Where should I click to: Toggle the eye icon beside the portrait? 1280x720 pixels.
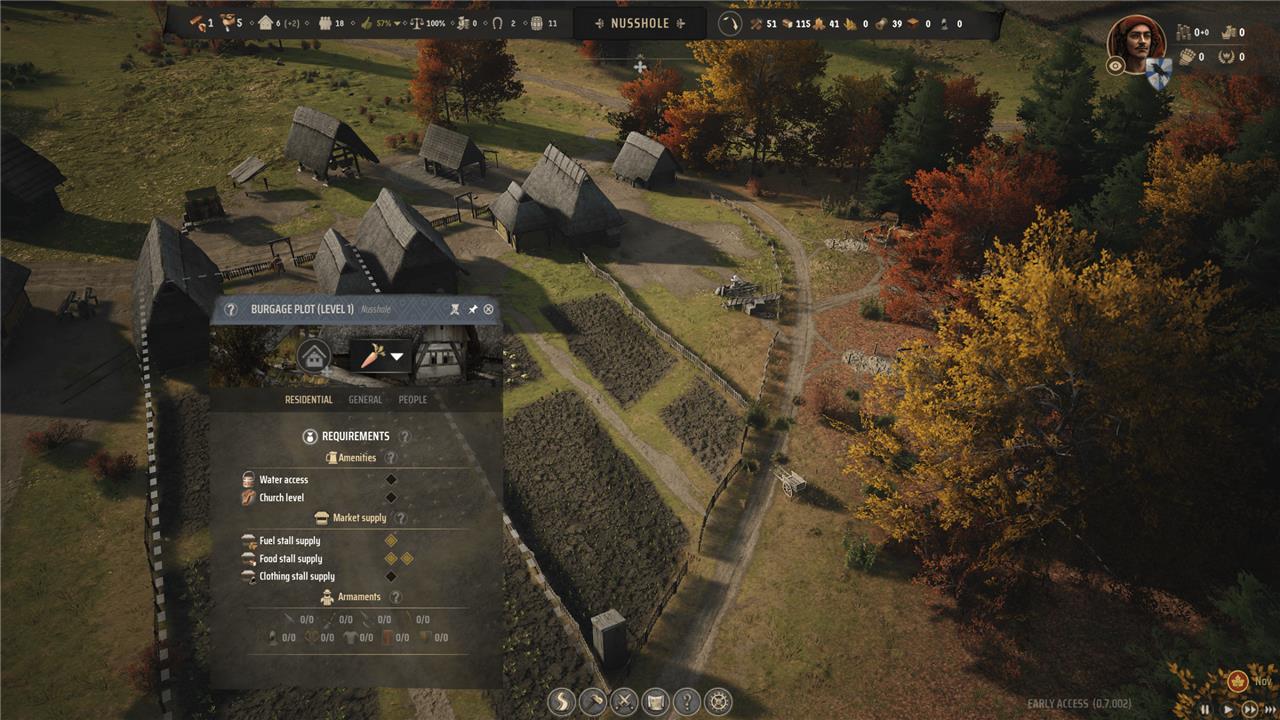pyautogui.click(x=1116, y=65)
